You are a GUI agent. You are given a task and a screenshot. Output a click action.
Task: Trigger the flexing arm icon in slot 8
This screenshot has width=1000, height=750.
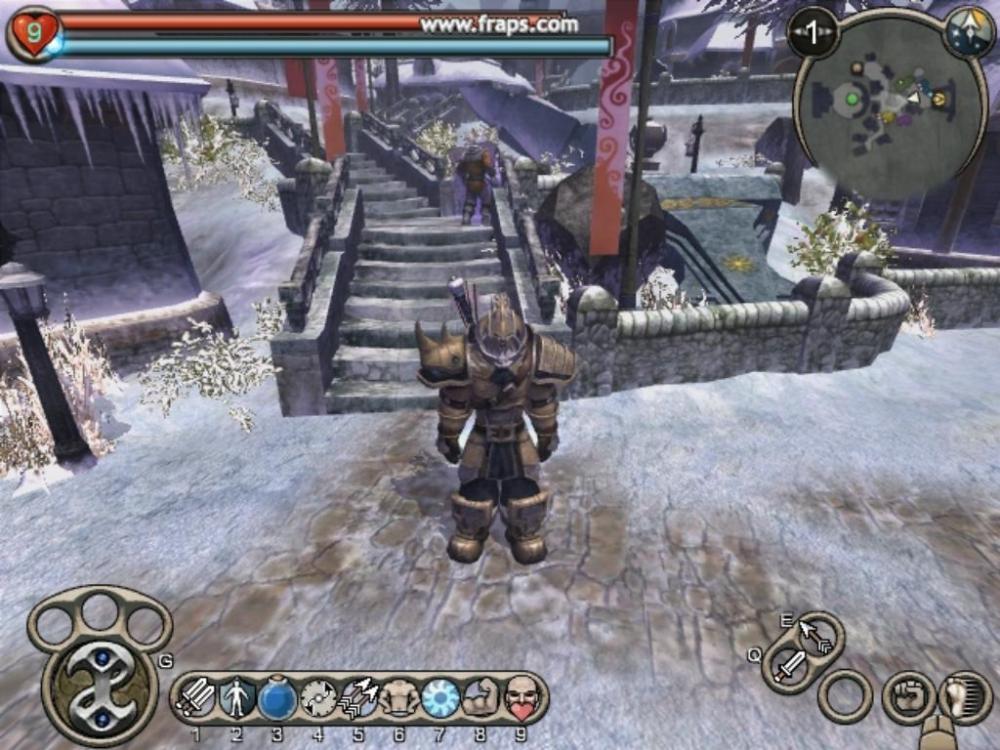click(481, 697)
